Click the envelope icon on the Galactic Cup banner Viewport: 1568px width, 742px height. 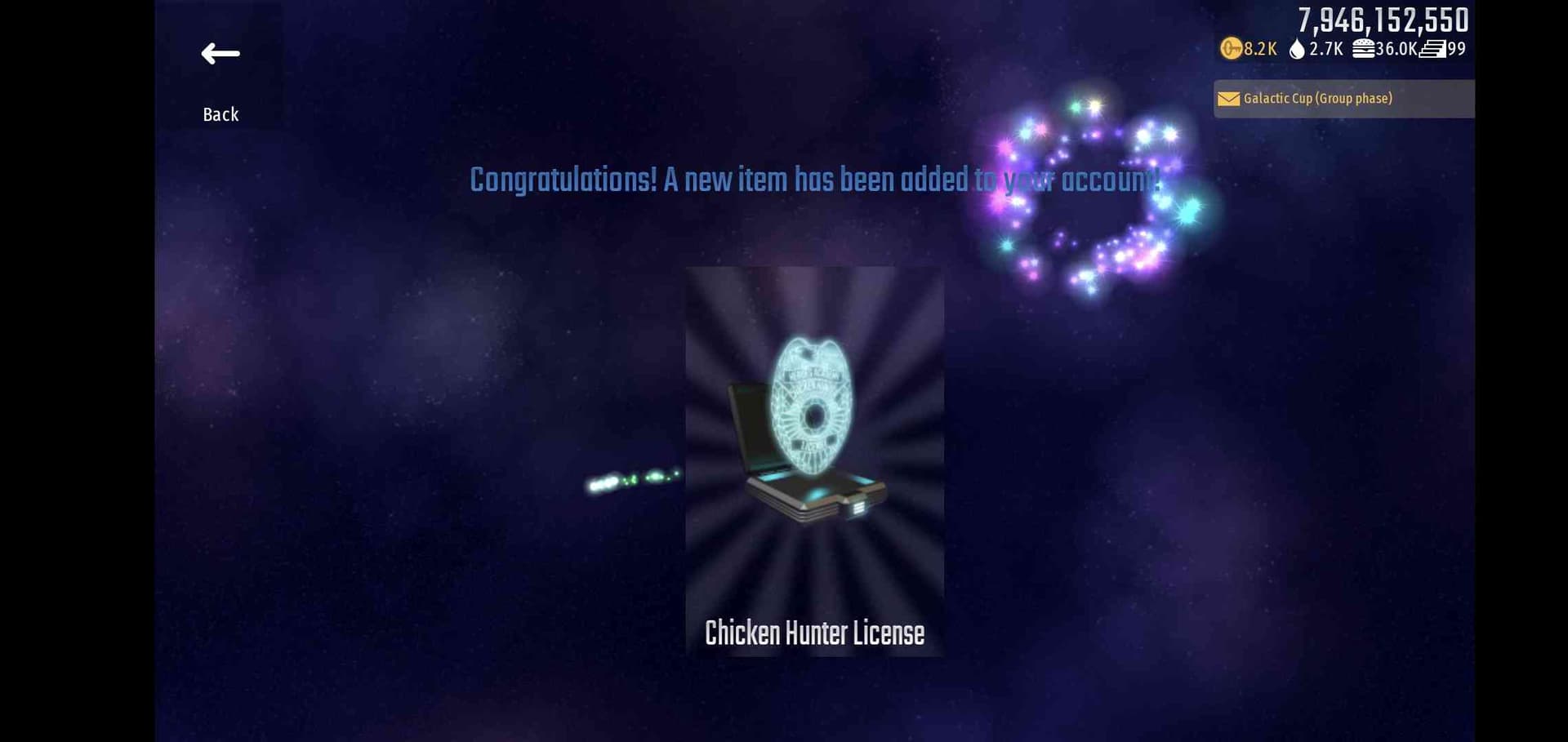[x=1227, y=98]
